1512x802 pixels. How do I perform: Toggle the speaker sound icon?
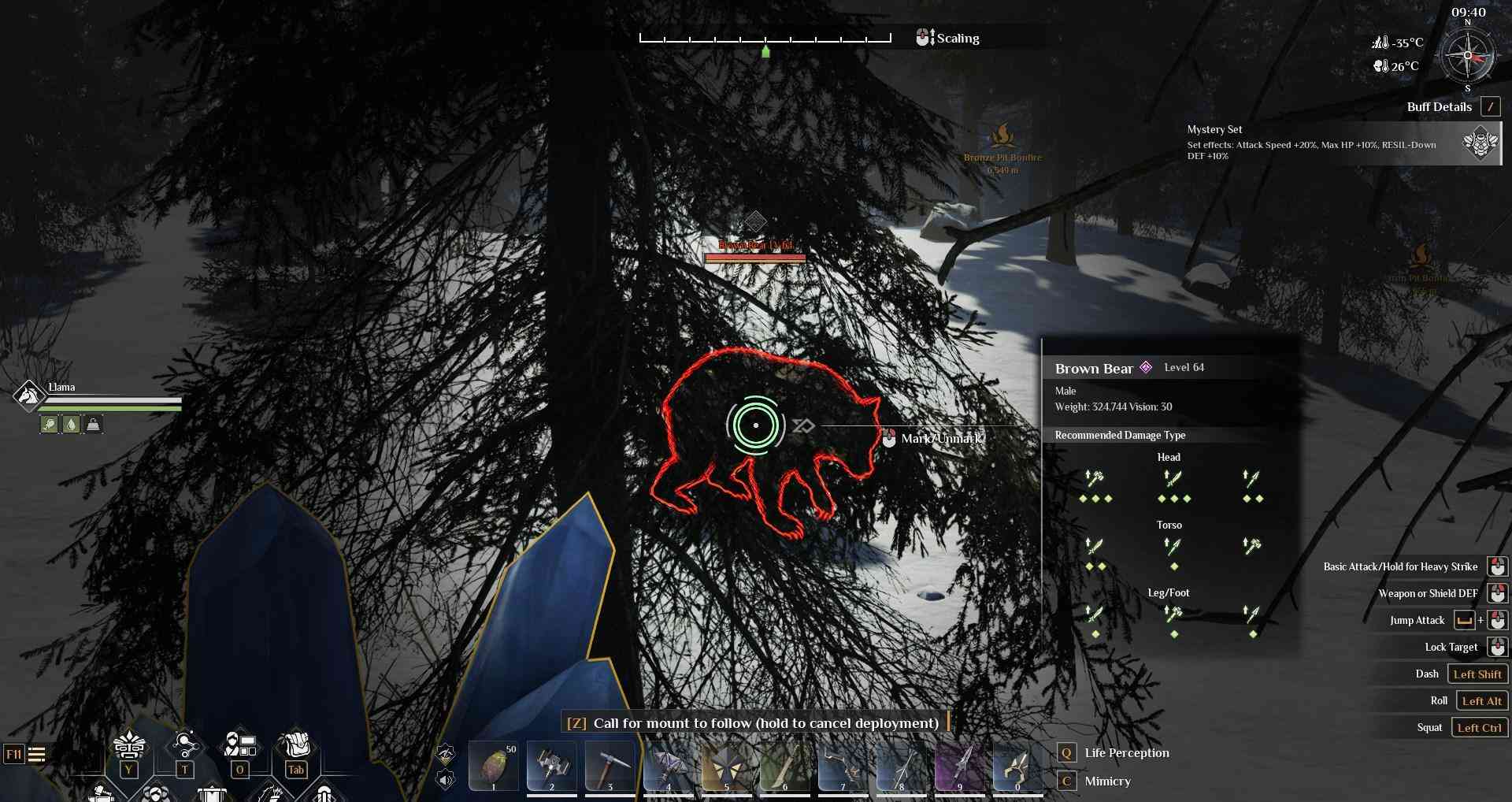[446, 780]
